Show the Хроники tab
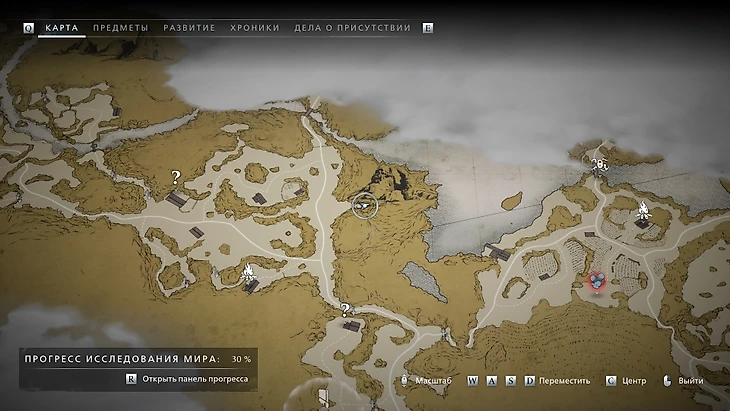The width and height of the screenshot is (730, 411). tap(255, 28)
